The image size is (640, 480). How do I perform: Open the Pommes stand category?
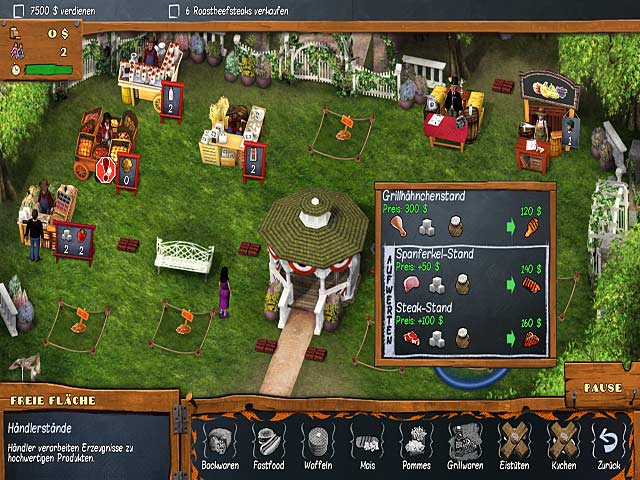point(414,444)
